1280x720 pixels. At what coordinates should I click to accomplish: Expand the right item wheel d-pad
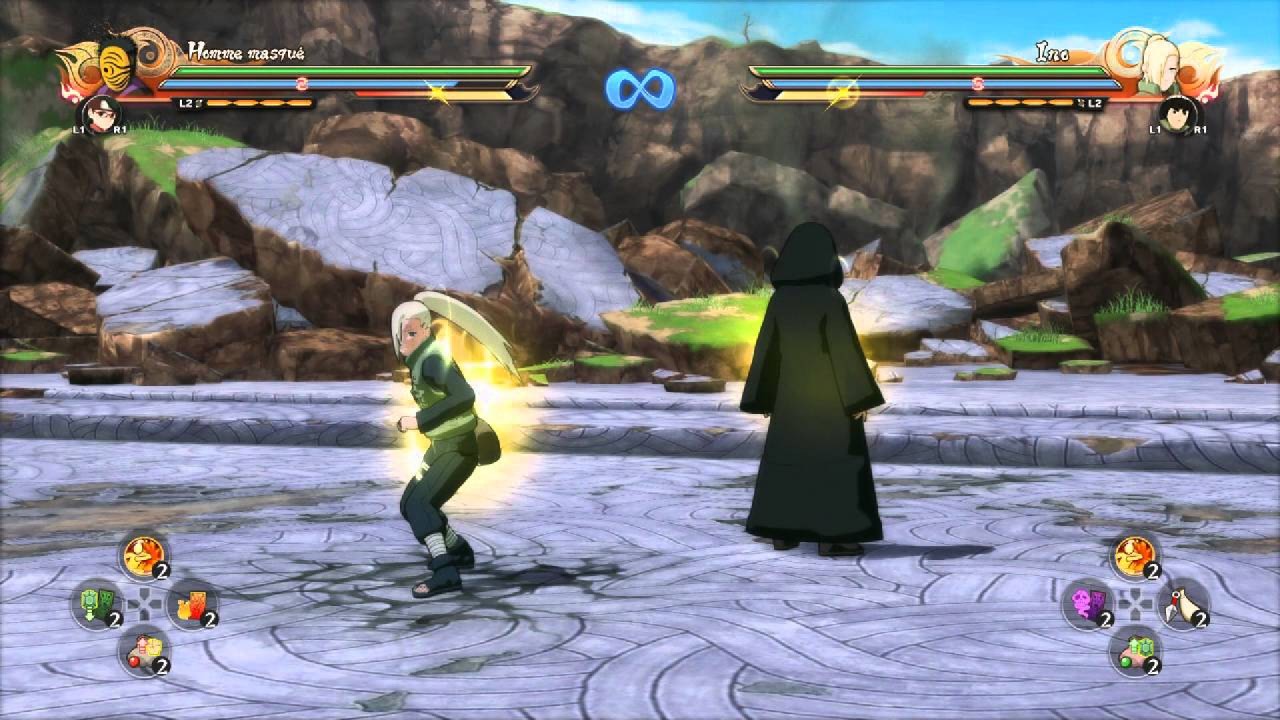(1135, 602)
